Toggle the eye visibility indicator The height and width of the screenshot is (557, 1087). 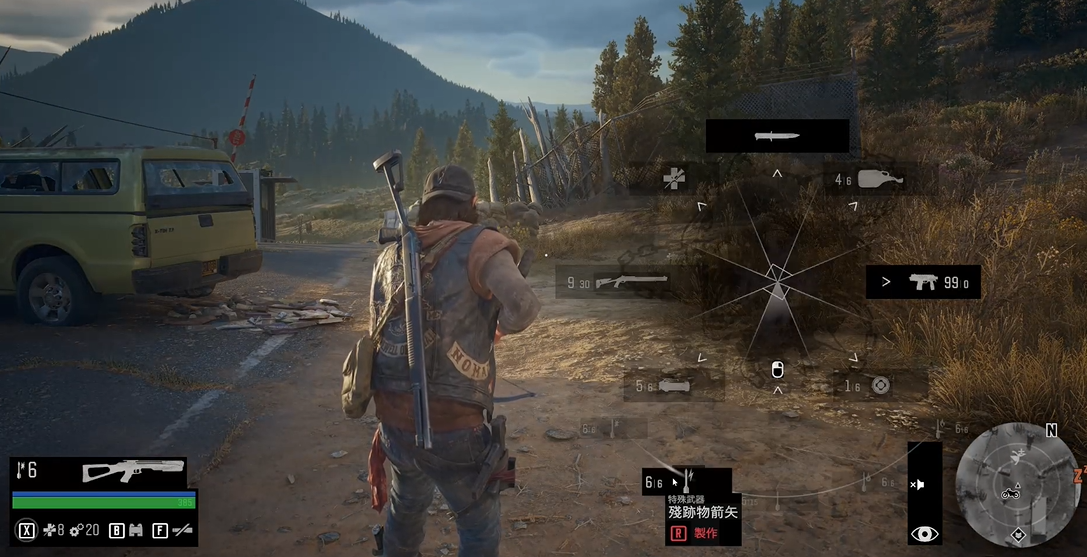(x=924, y=534)
